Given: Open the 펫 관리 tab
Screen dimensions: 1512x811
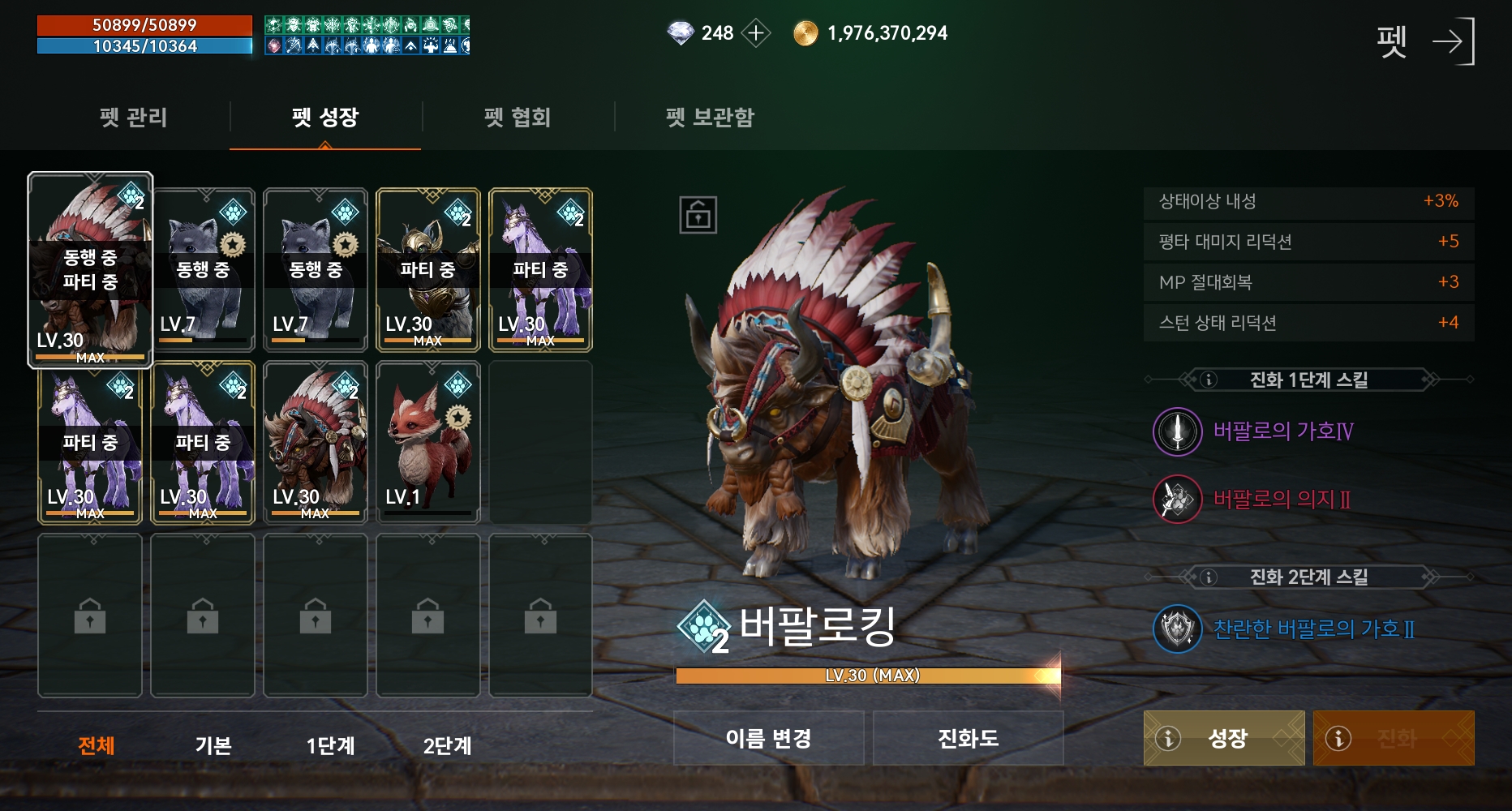Looking at the screenshot, I should point(135,118).
